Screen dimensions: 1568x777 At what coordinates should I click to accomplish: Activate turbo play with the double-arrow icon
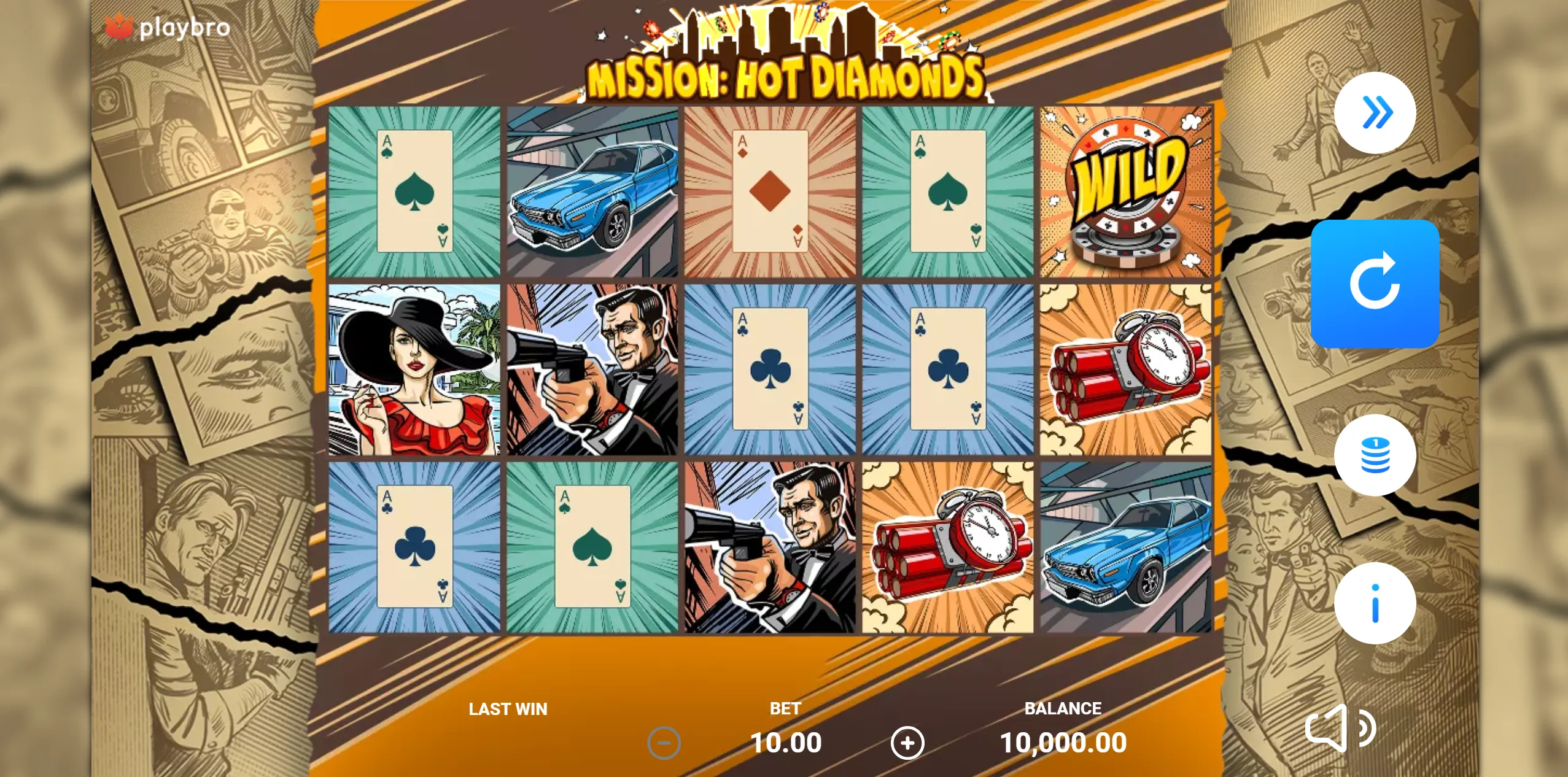1376,112
